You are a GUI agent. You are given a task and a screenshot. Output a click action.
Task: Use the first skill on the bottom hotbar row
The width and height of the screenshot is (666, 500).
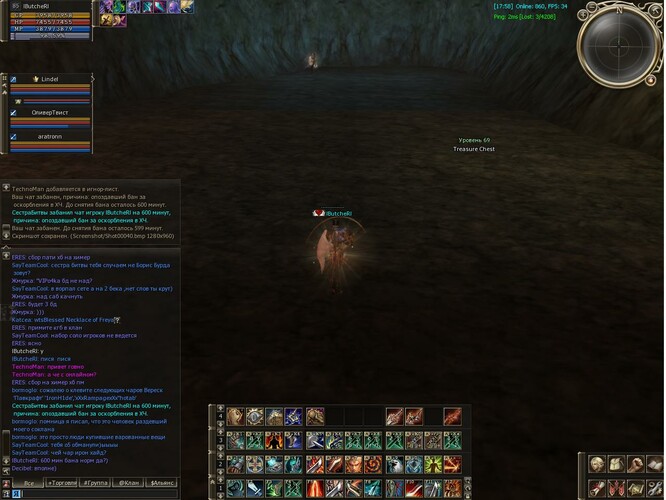click(x=236, y=489)
